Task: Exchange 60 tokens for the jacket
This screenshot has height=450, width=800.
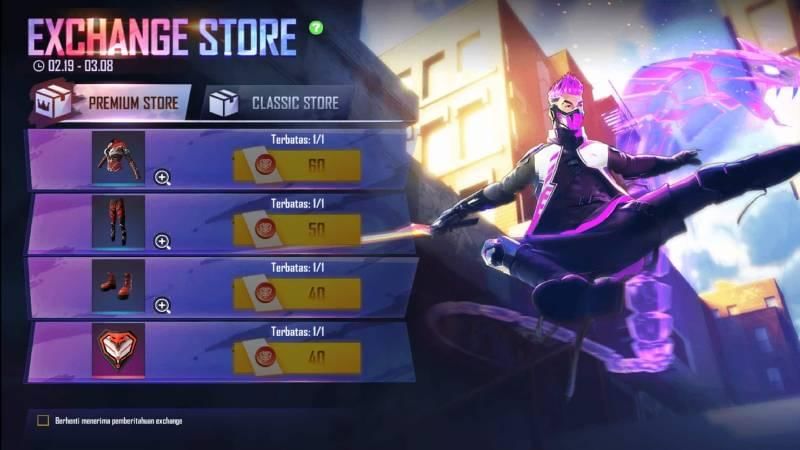Action: pos(296,165)
